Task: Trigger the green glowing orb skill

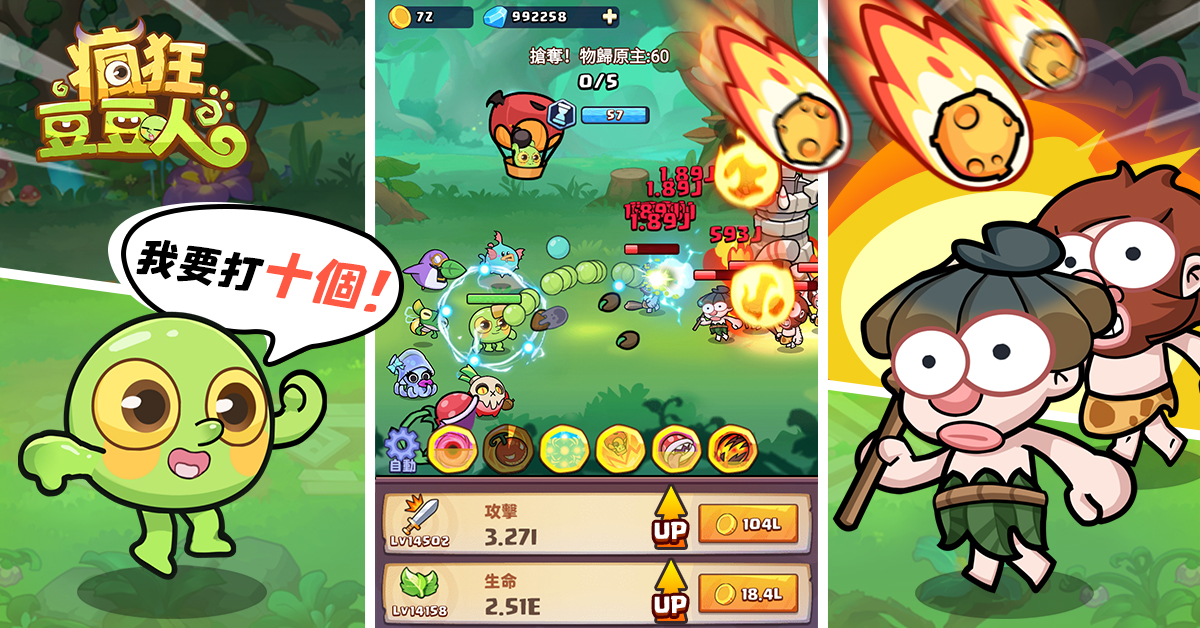Action: tap(561, 449)
